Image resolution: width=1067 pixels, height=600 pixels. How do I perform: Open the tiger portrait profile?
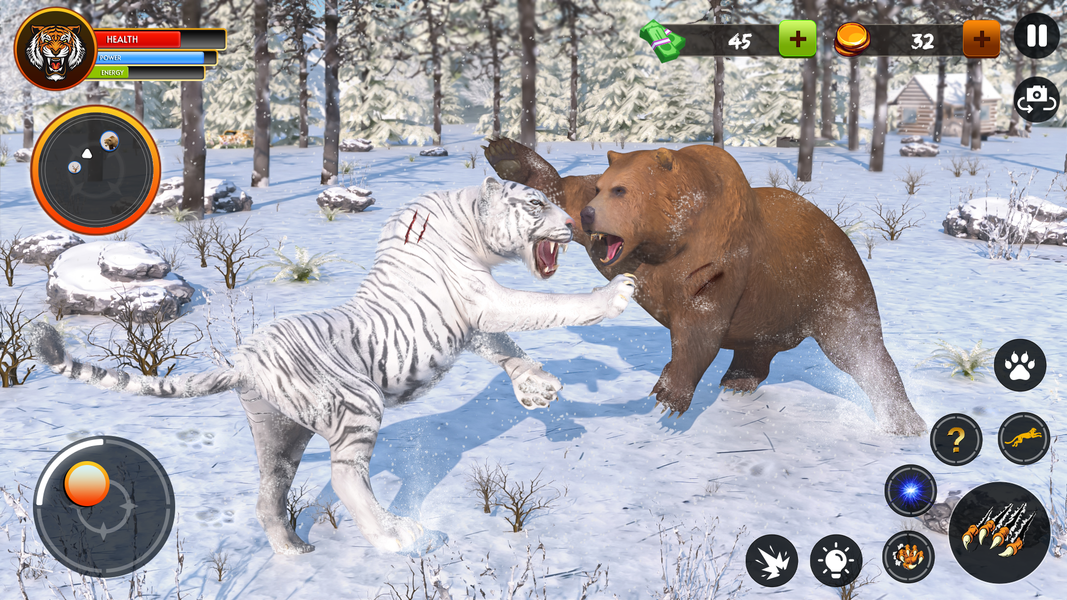[55, 49]
